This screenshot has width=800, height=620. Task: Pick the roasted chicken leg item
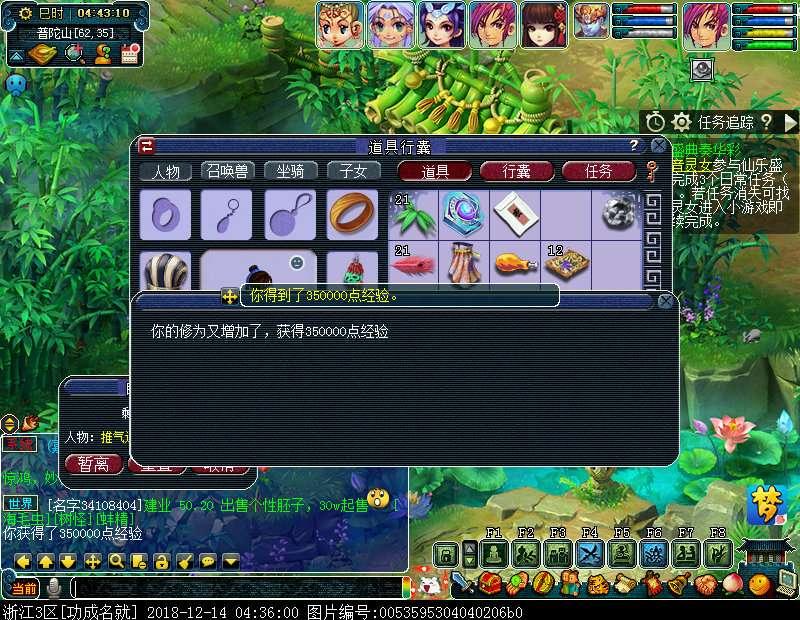click(x=515, y=265)
